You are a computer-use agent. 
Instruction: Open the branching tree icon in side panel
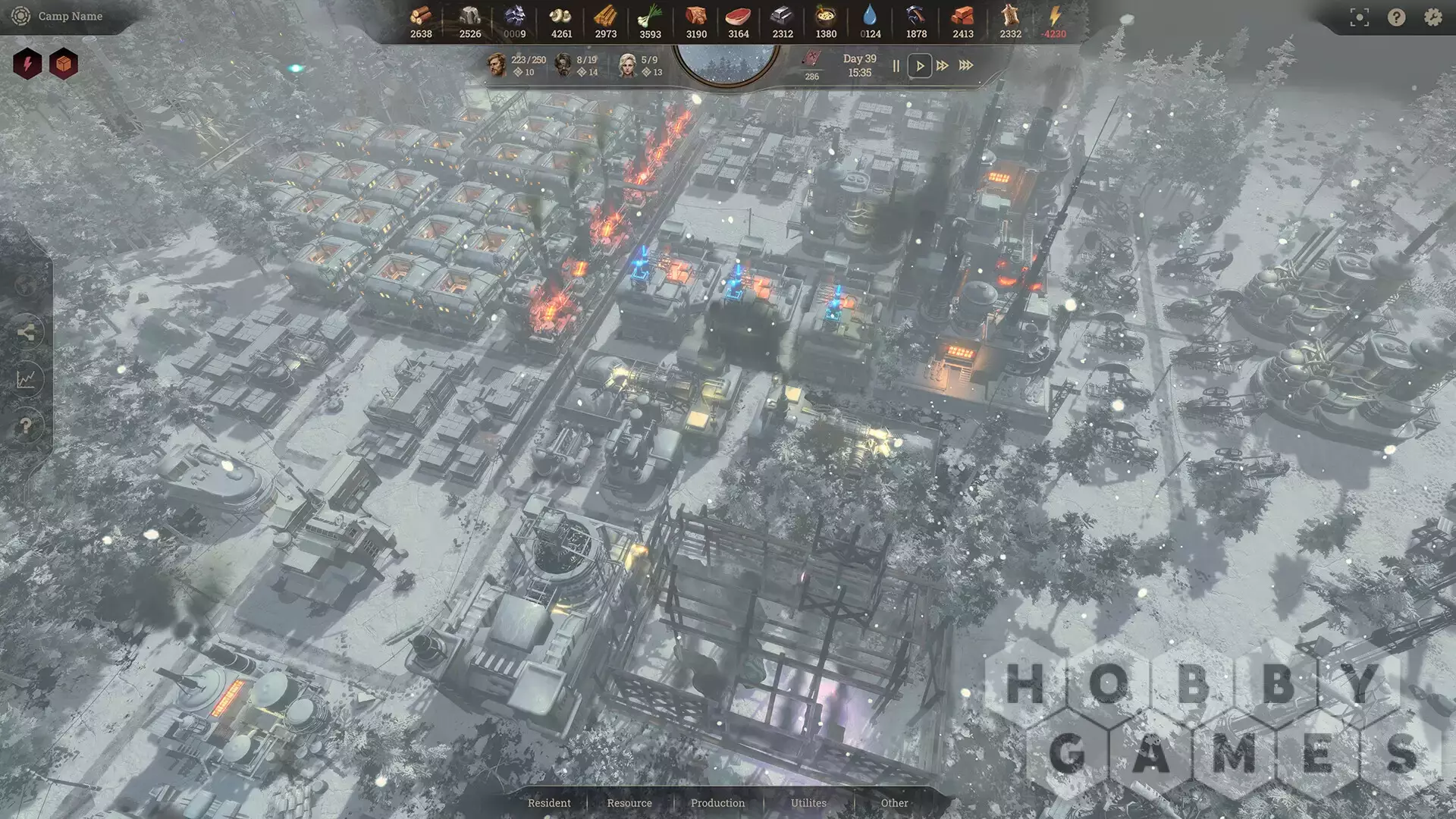point(26,332)
